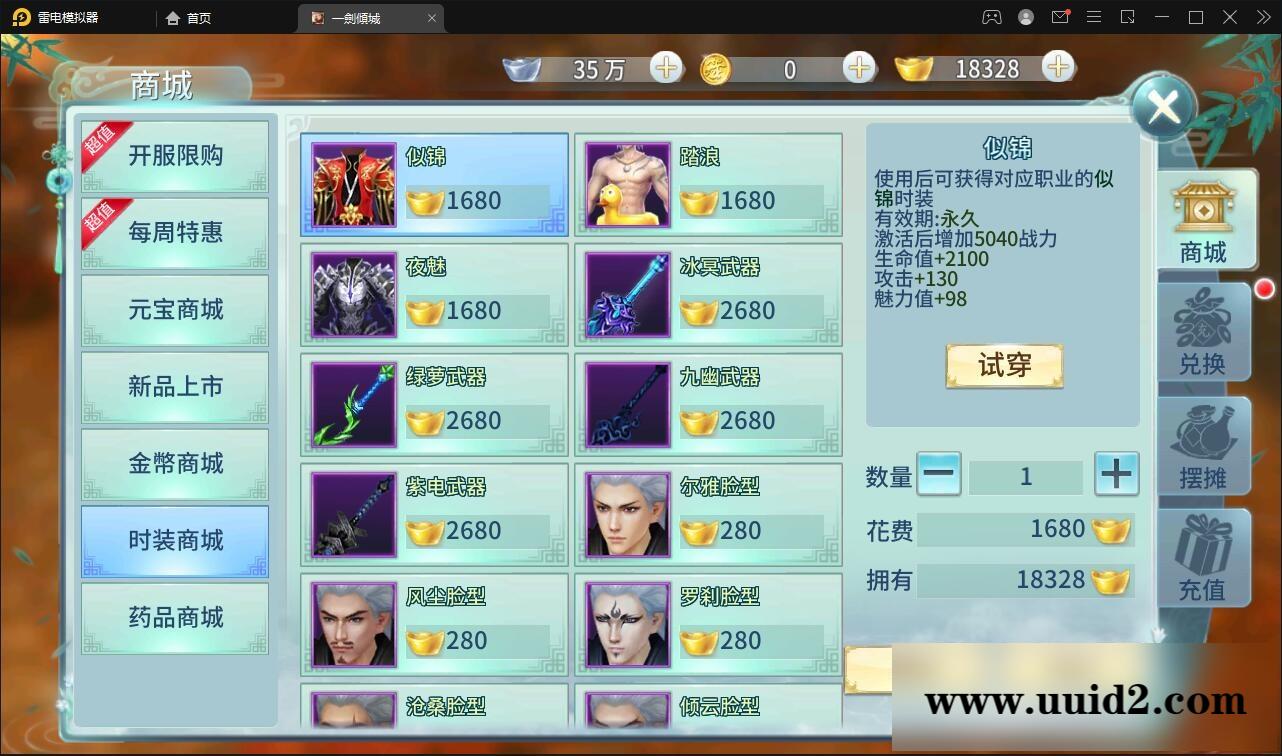Viewport: 1282px width, 756px height.
Task: Switch to the 时装商城 category
Action: coord(174,541)
